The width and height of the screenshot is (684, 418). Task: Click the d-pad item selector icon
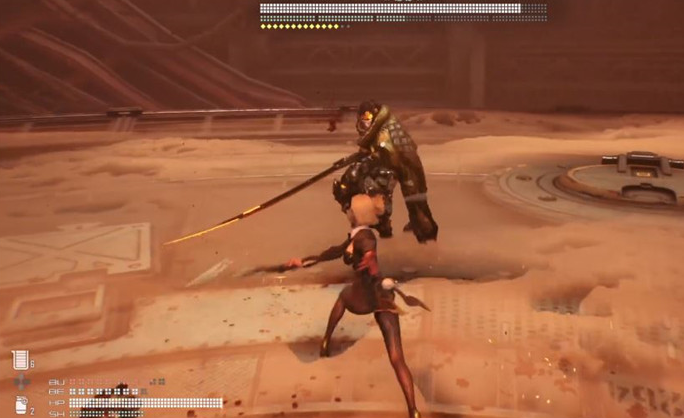click(x=21, y=382)
